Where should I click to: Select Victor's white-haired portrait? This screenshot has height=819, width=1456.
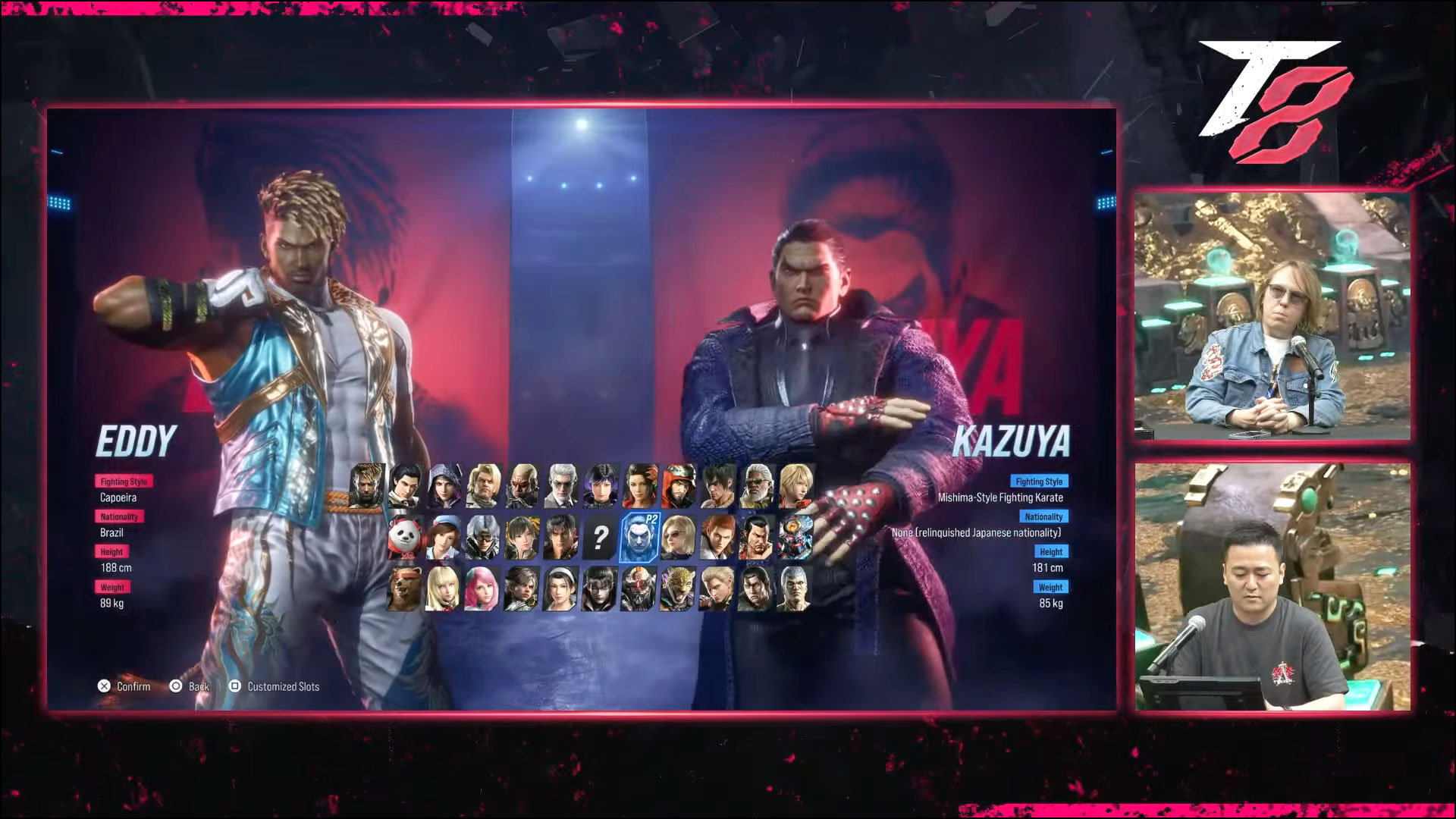pos(560,488)
